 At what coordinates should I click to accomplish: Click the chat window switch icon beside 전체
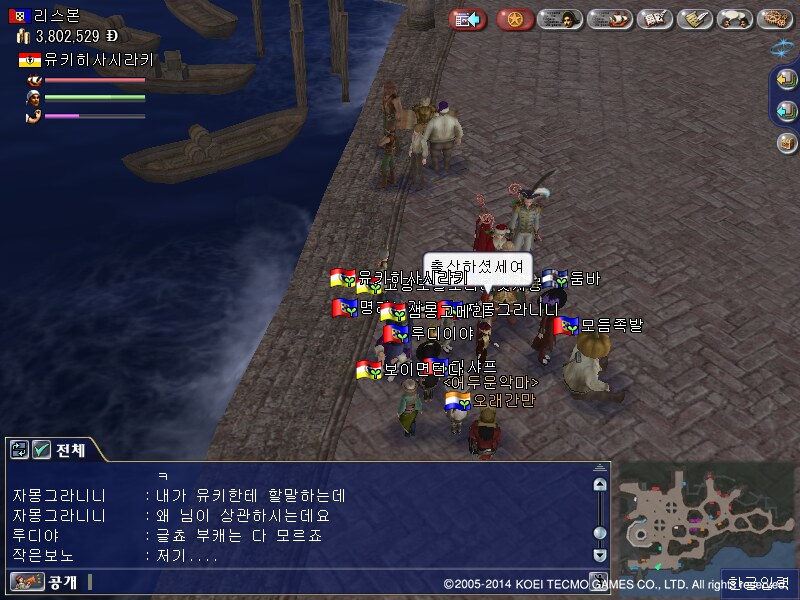point(19,450)
